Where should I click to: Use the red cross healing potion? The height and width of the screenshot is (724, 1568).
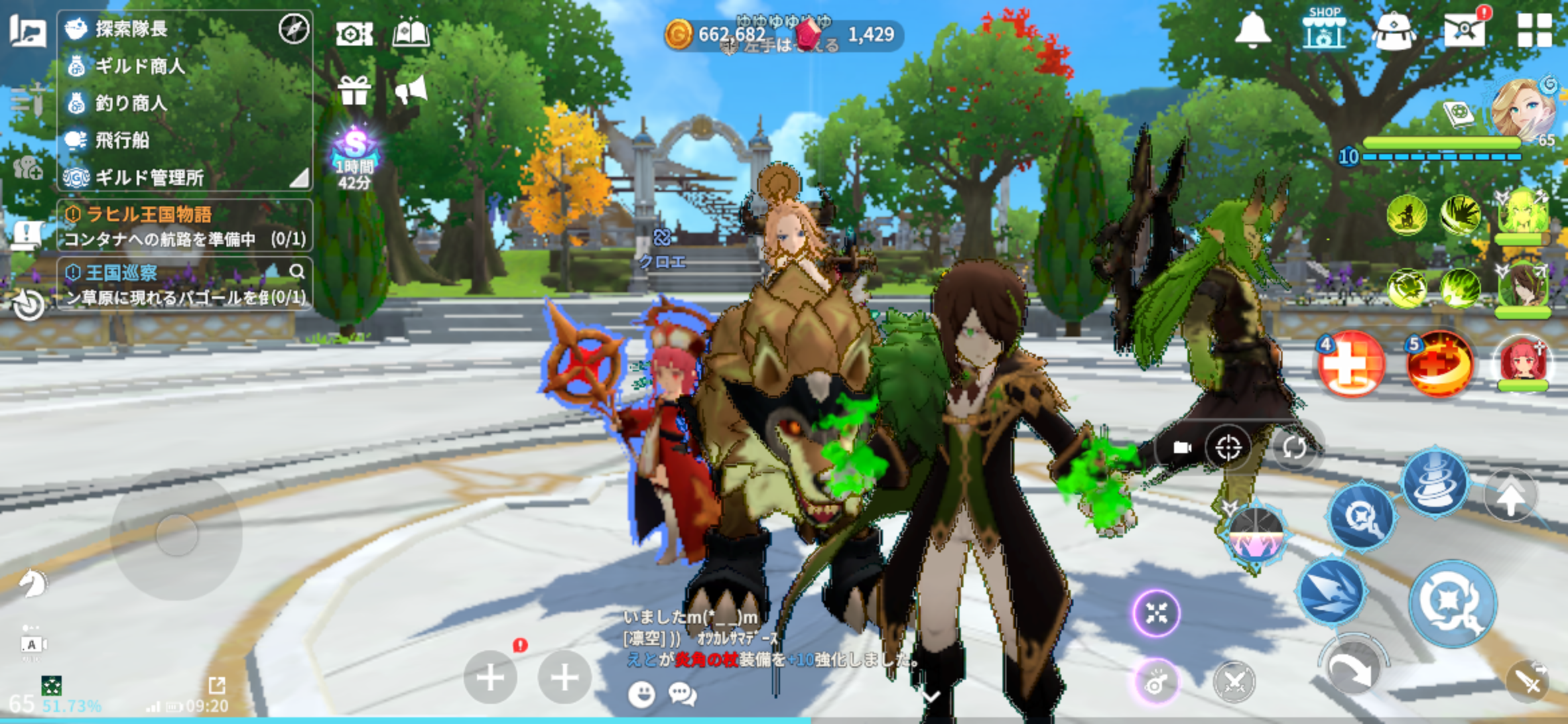[1350, 365]
